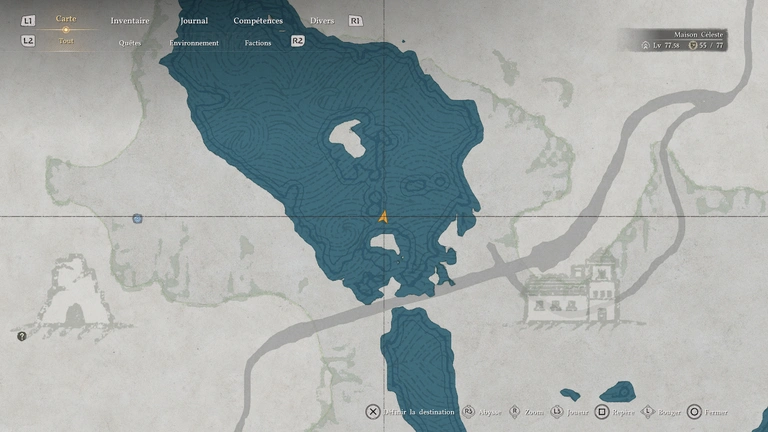The height and width of the screenshot is (432, 768).
Task: Click the small blue map marker
Action: (137, 218)
